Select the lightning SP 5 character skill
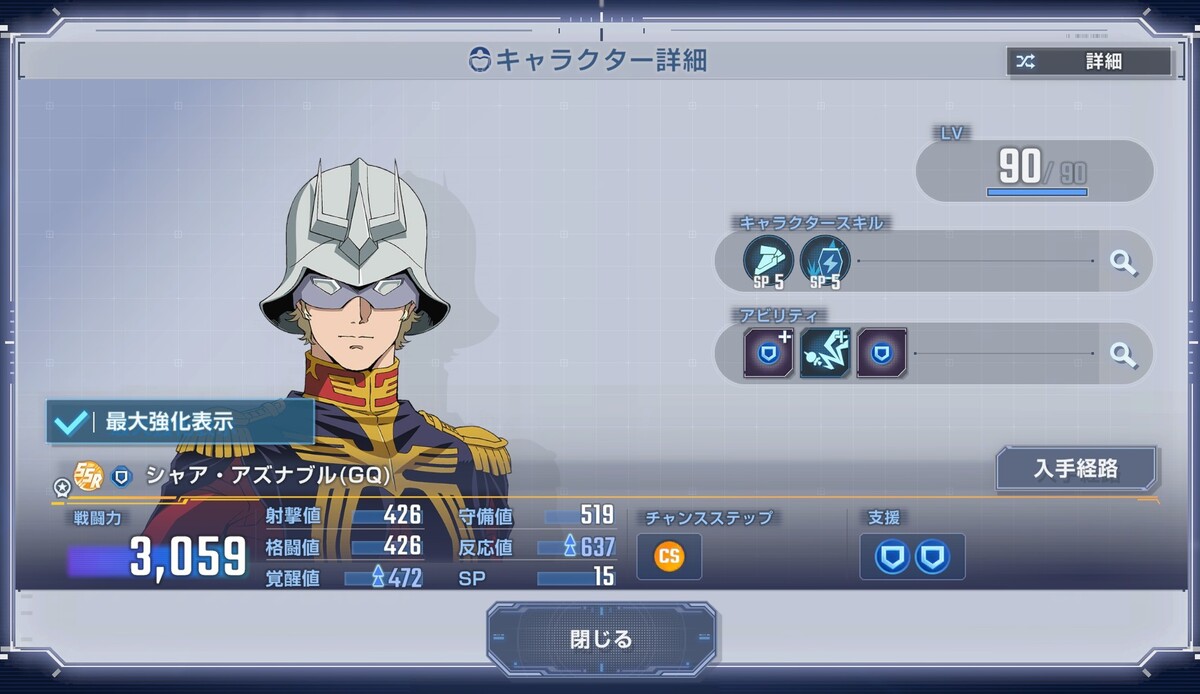The image size is (1200, 694). 825,261
